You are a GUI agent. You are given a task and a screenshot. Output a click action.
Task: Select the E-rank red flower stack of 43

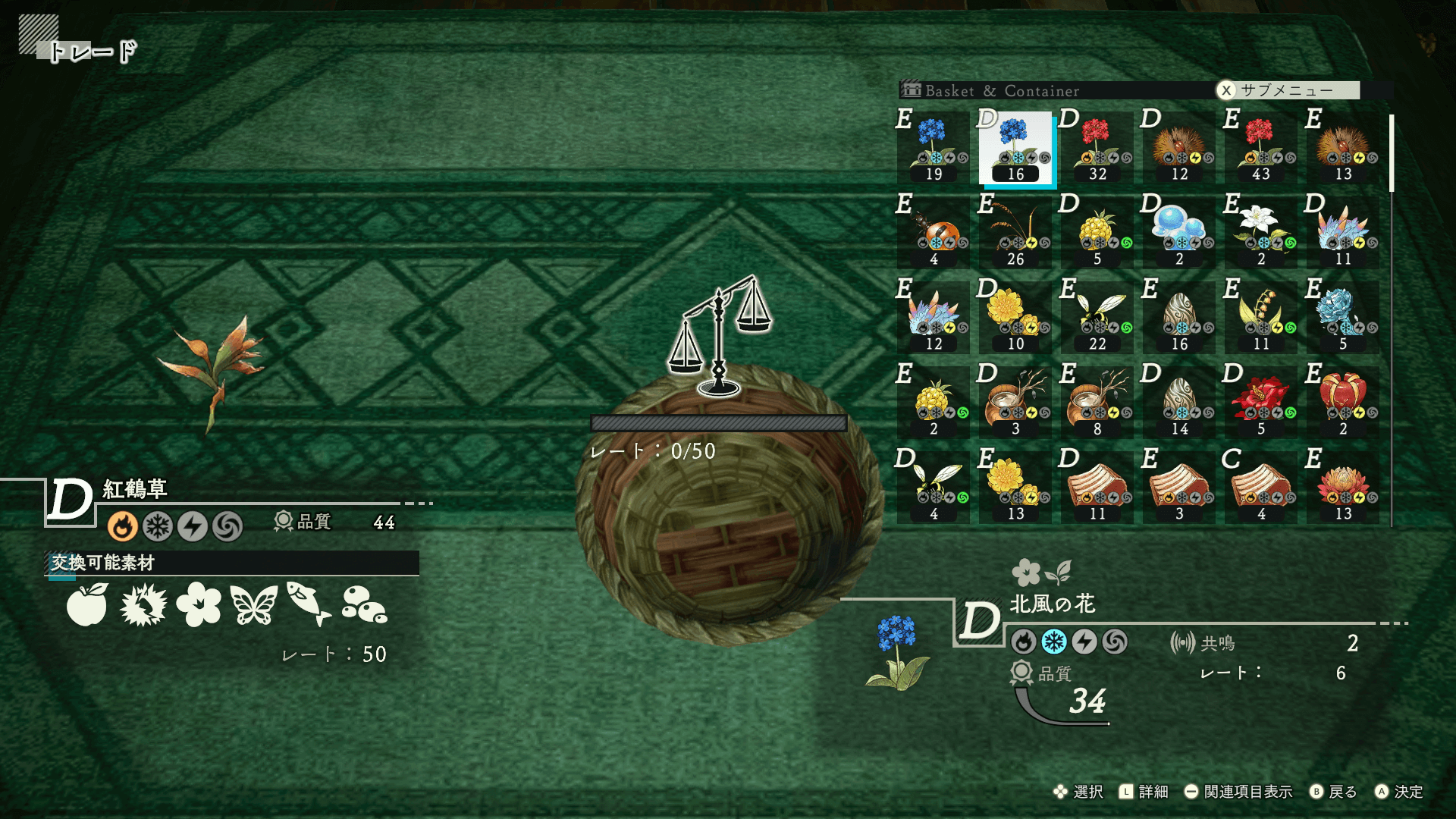click(1261, 149)
